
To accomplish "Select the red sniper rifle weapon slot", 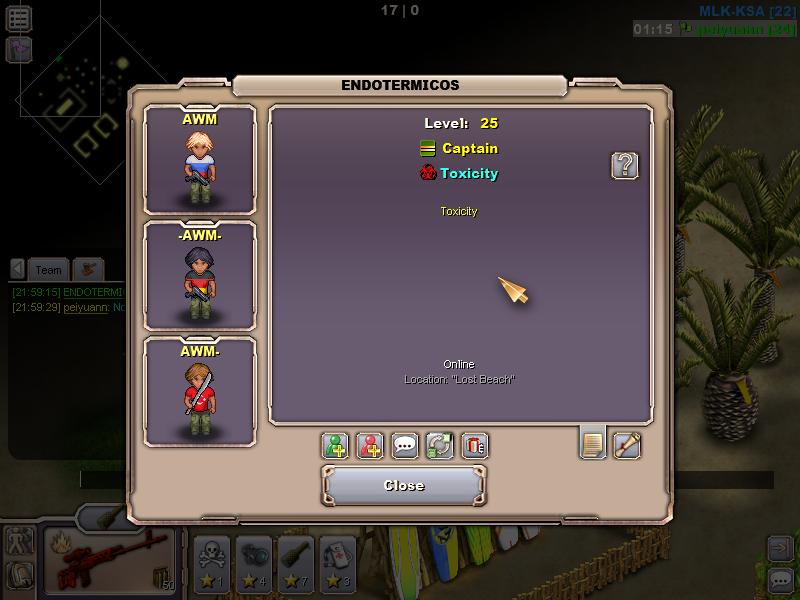I will click(x=110, y=561).
